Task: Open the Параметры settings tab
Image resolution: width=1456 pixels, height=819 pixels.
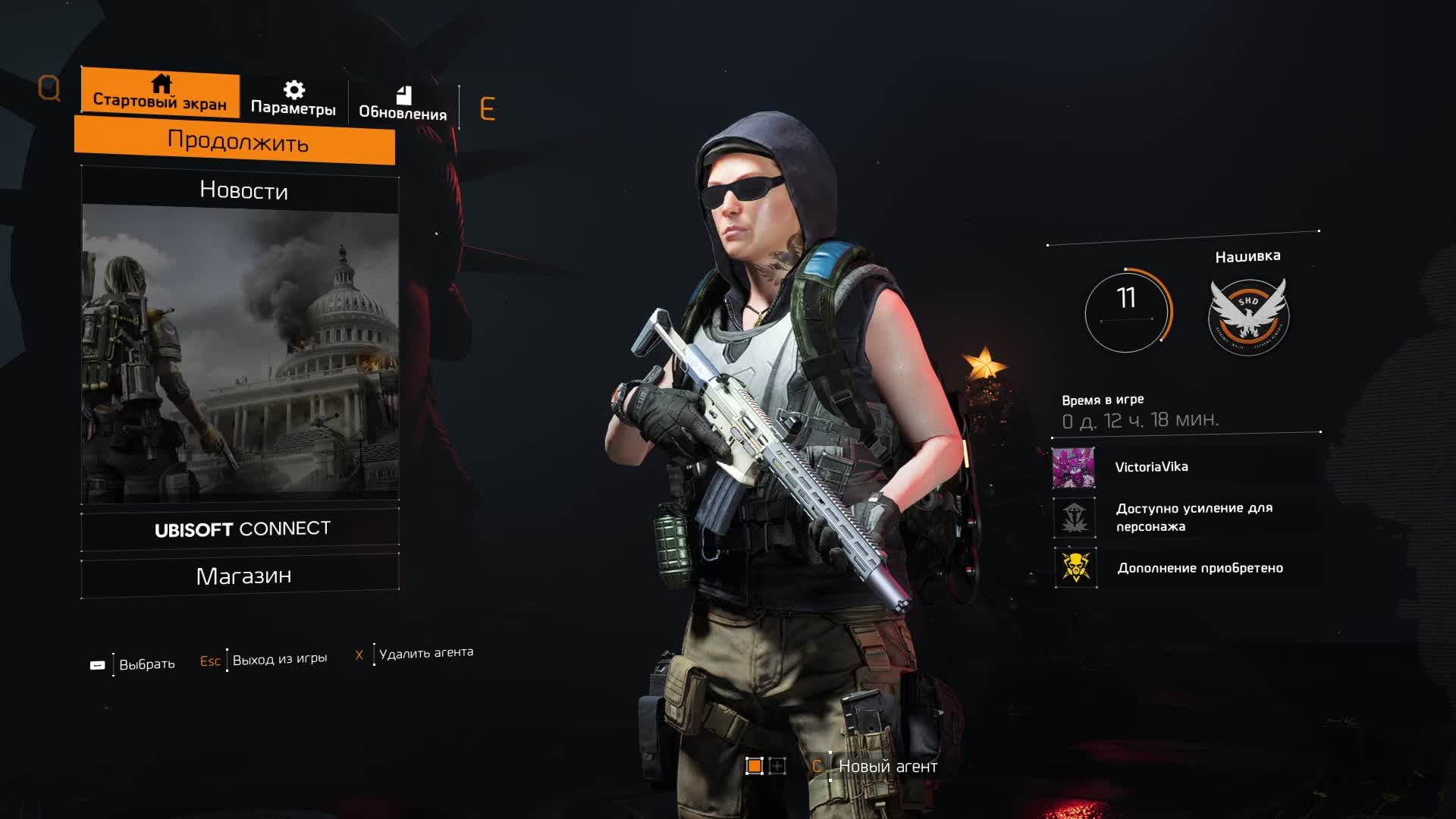Action: pos(293,99)
